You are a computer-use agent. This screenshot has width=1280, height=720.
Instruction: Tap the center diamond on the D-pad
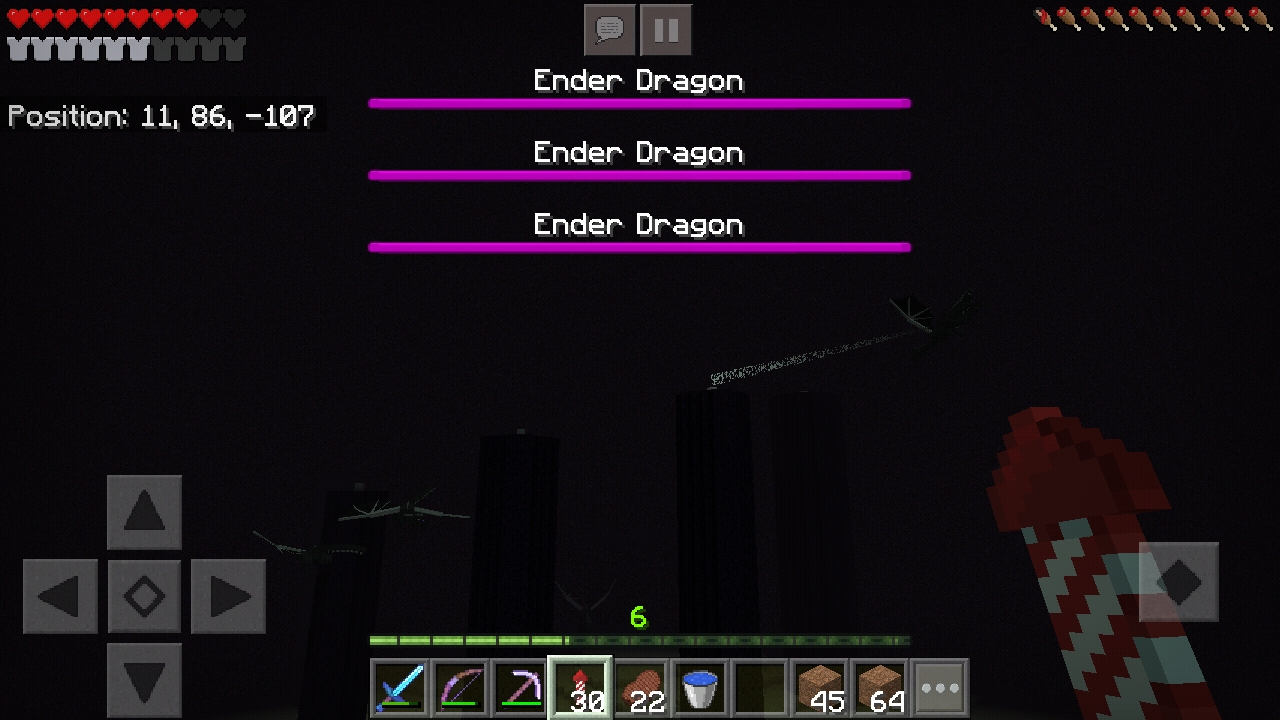click(x=144, y=596)
